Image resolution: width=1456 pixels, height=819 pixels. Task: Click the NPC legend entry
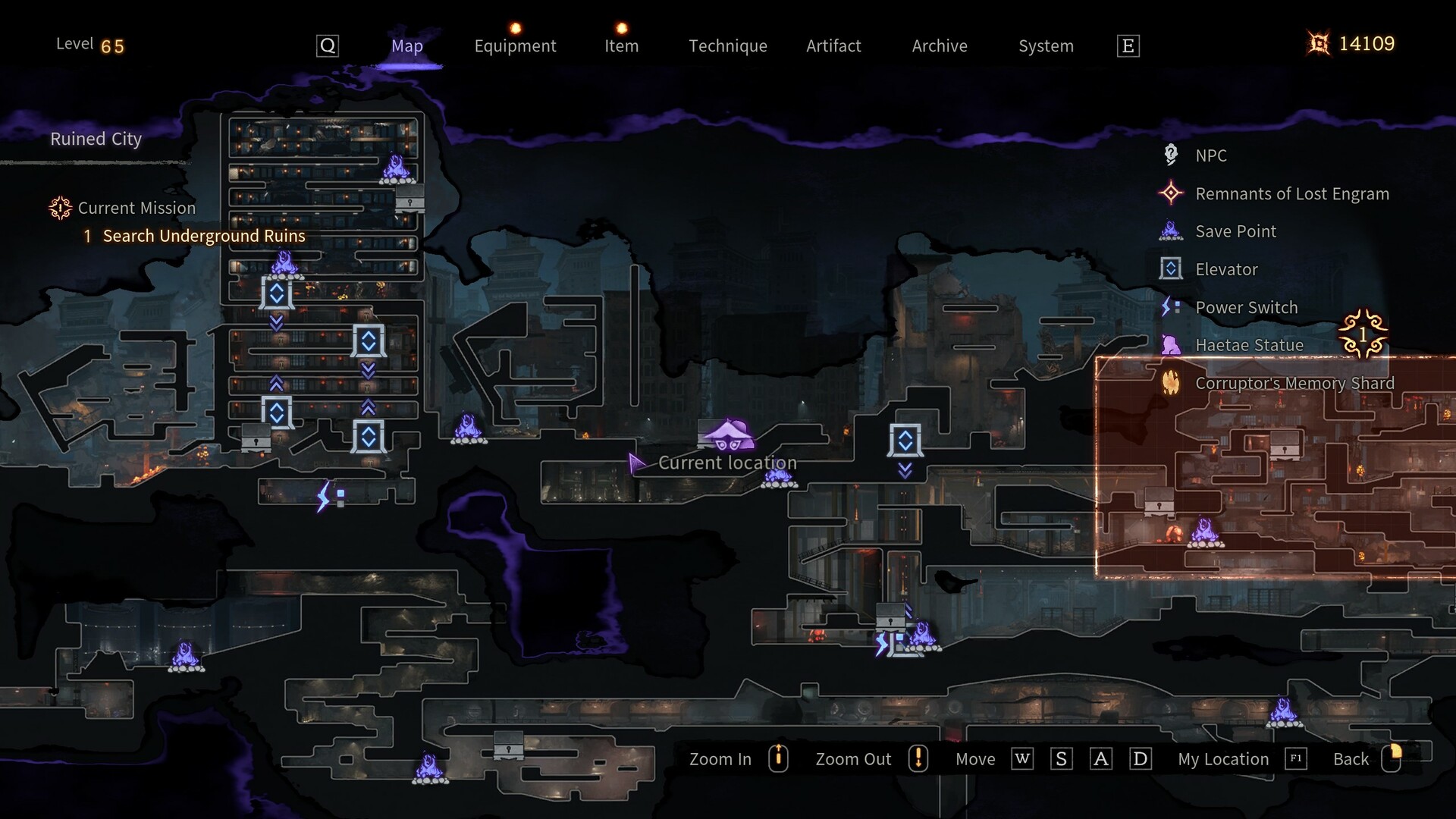[1210, 155]
